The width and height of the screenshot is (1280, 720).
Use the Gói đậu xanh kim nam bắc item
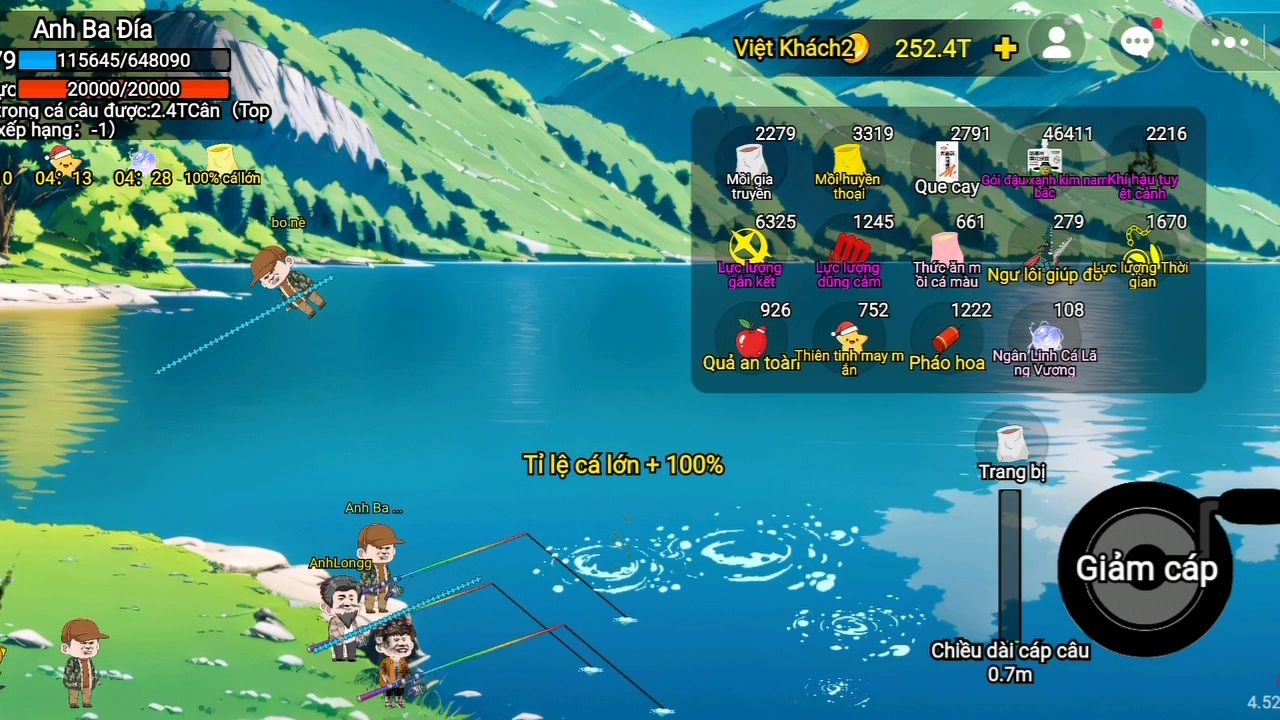click(x=1044, y=164)
